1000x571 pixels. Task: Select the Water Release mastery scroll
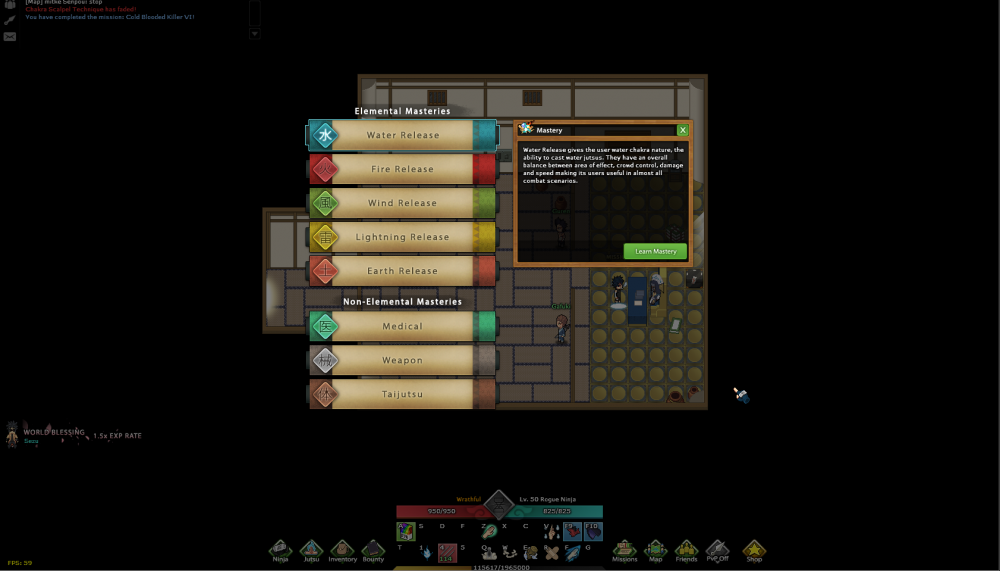402,135
